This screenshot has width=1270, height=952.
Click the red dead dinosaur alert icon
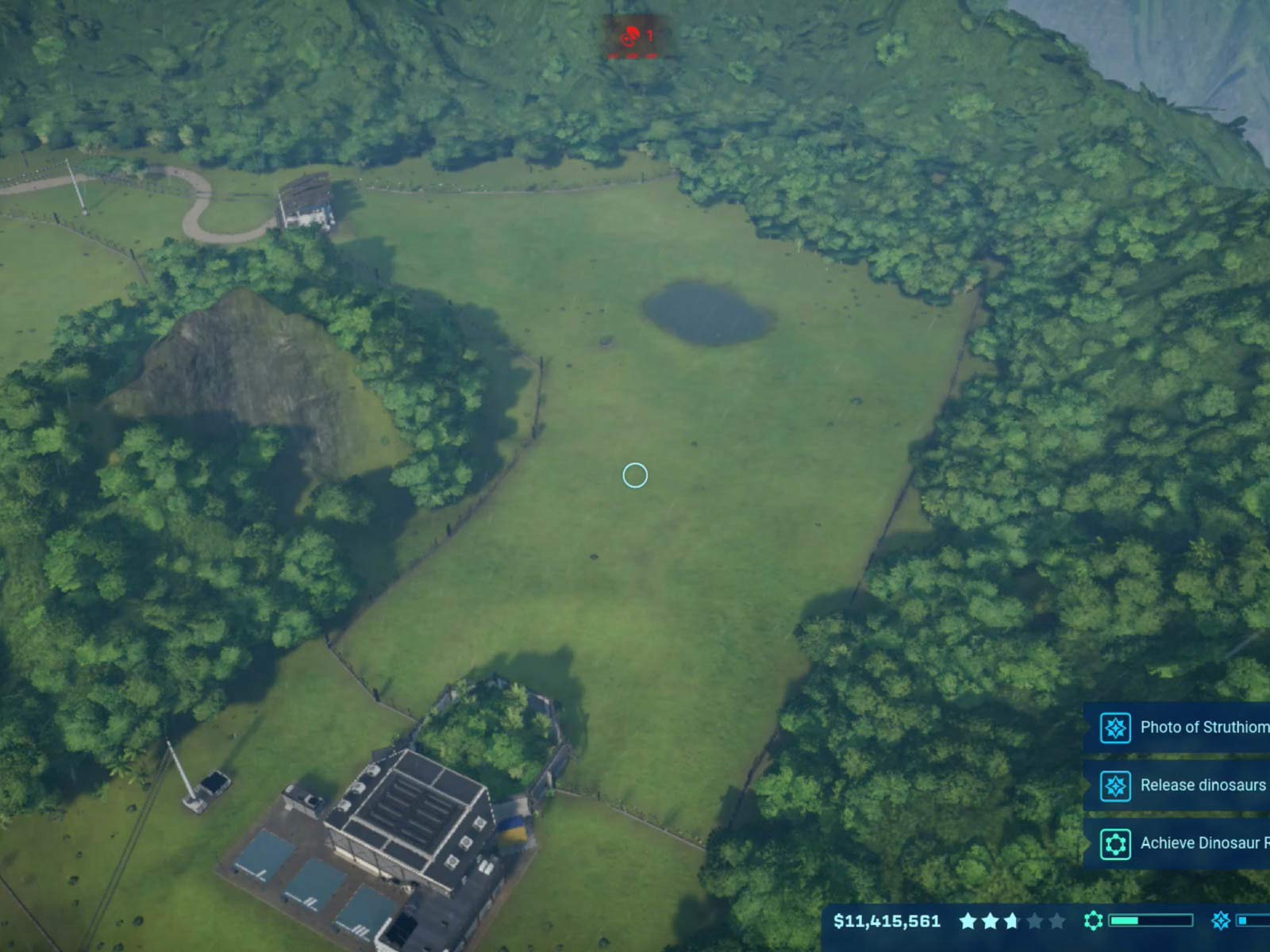(631, 38)
